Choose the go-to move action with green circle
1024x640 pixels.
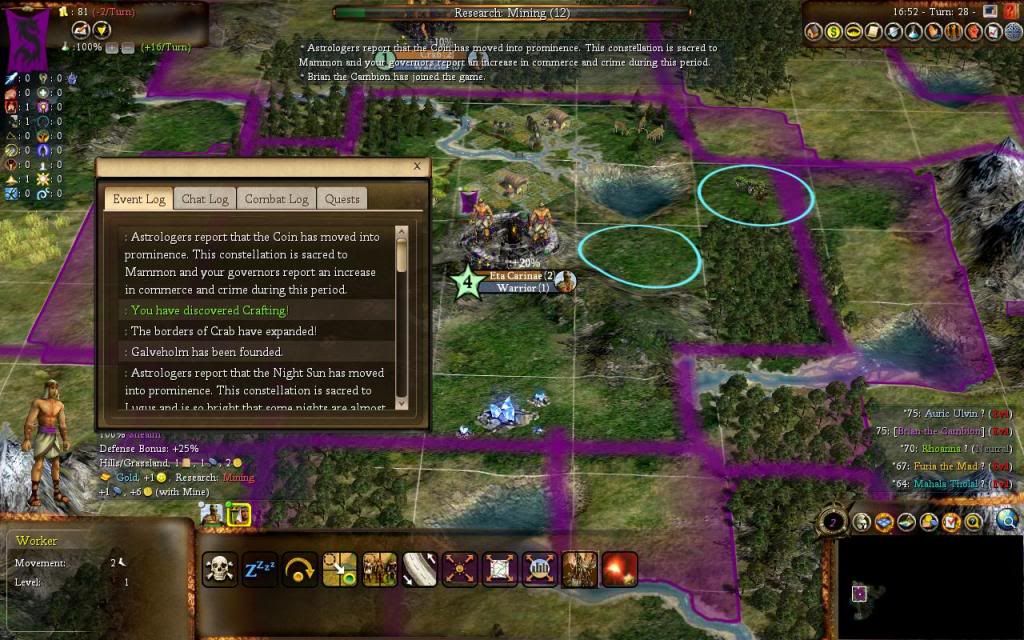point(340,569)
